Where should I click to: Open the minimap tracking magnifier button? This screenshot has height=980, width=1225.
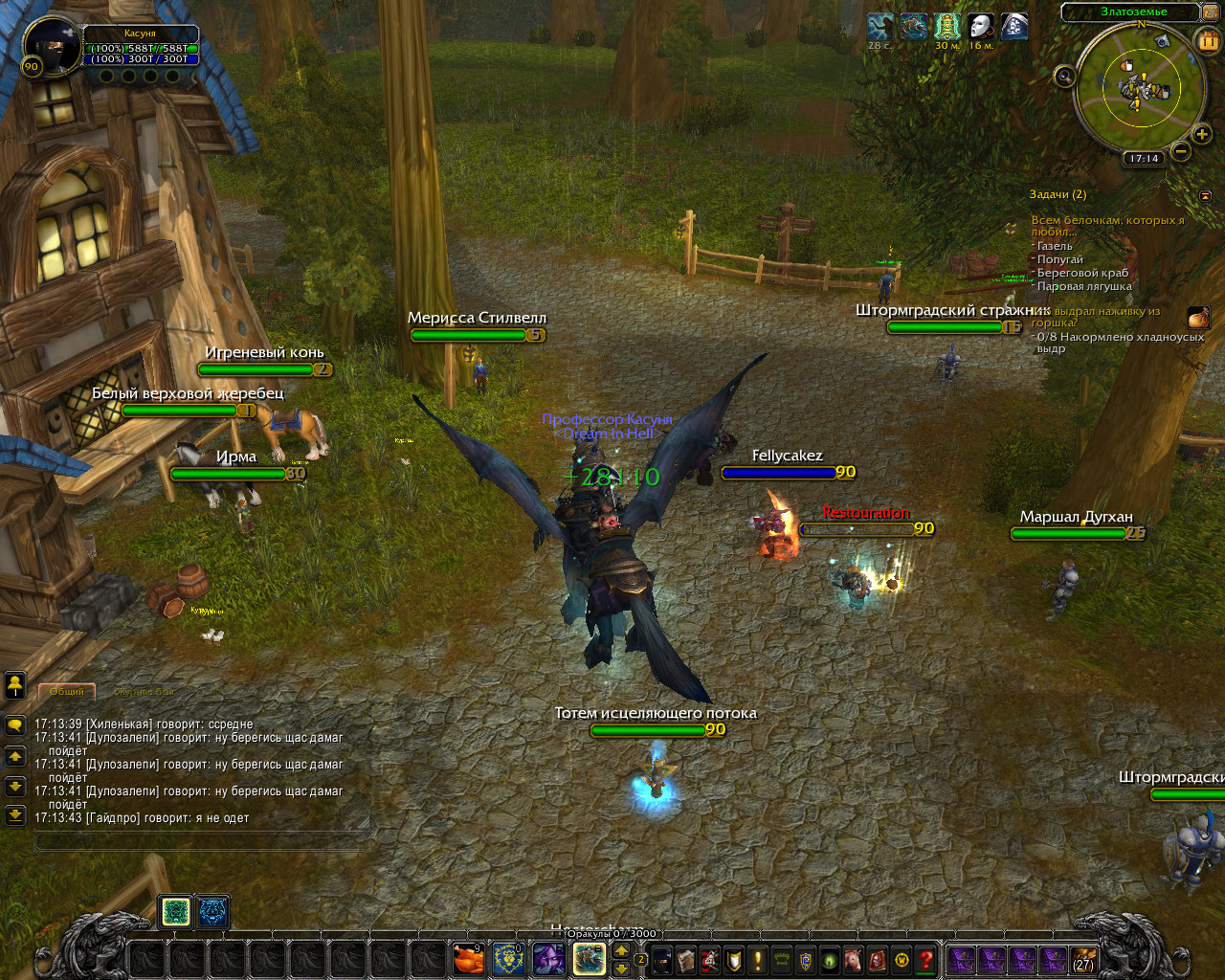(x=1064, y=77)
